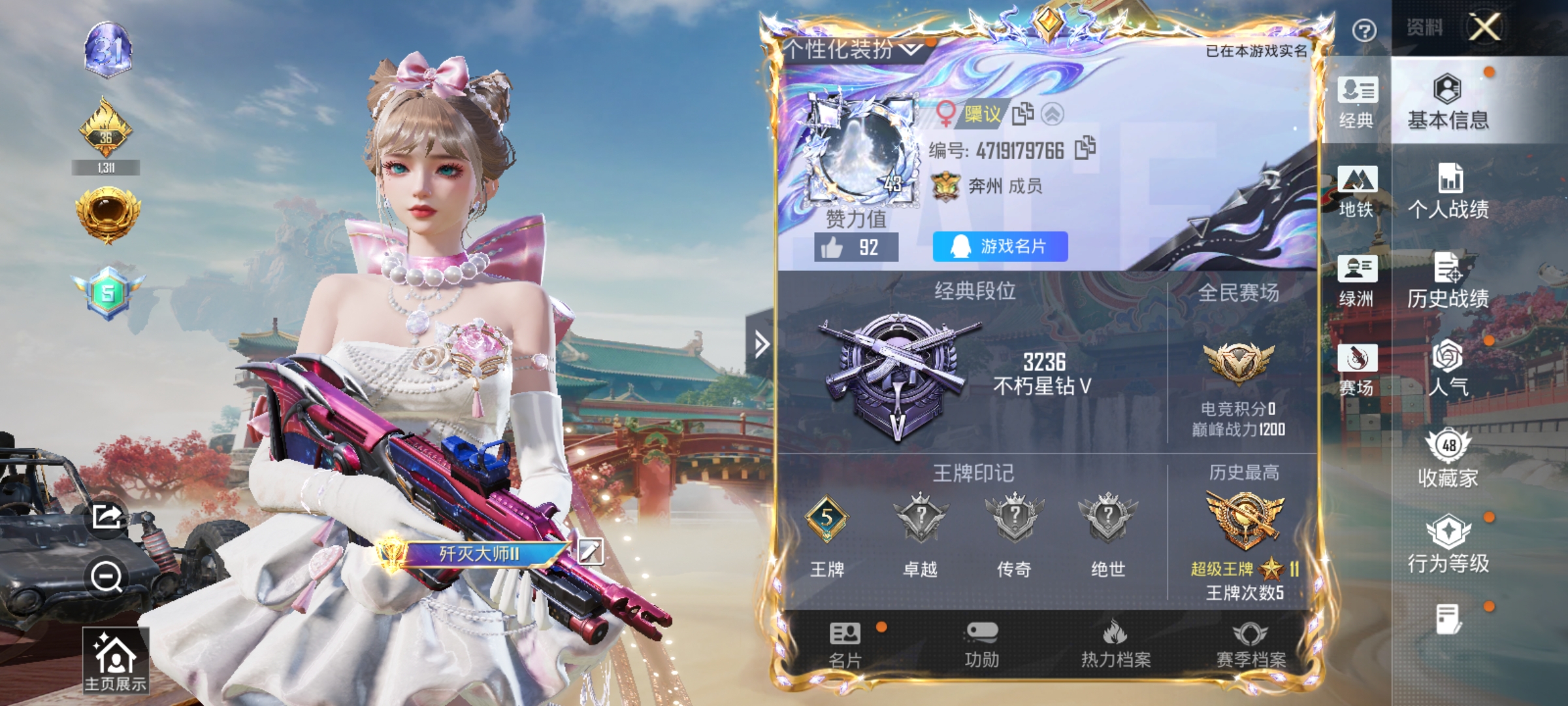Click the help question mark icon
The width and height of the screenshot is (1568, 706).
(x=1364, y=30)
